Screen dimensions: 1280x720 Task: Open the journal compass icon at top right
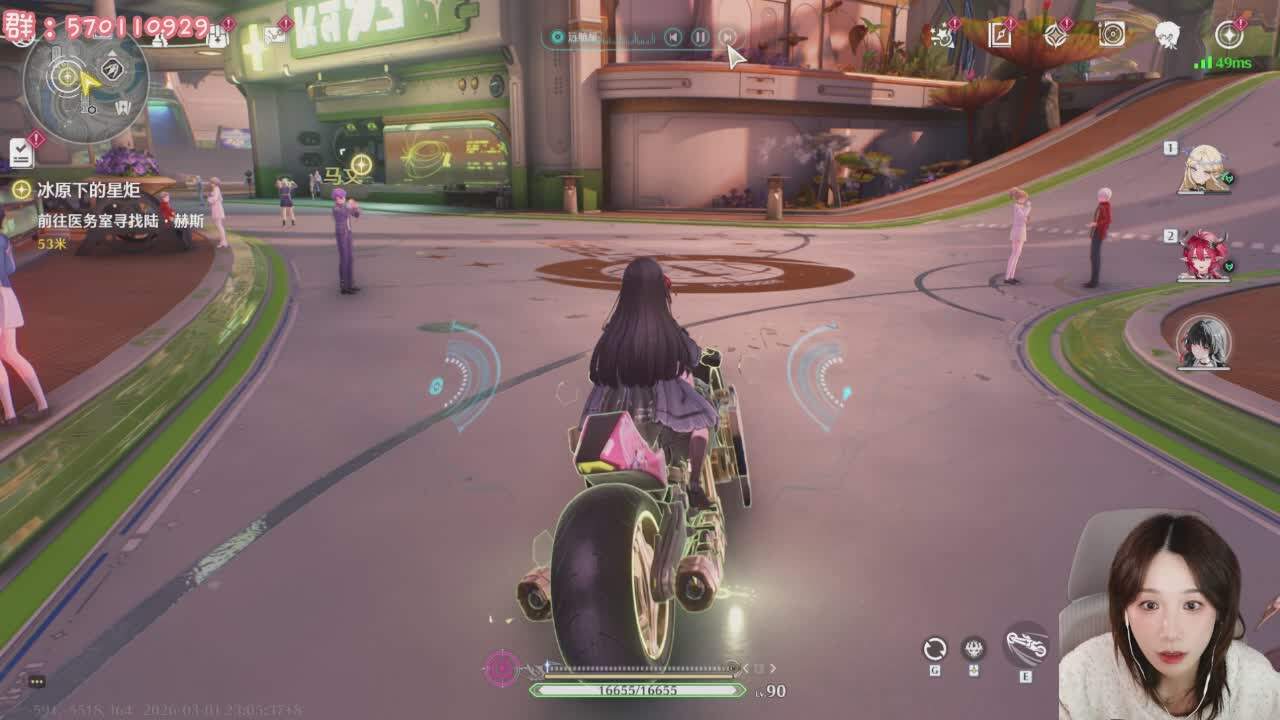pyautogui.click(x=998, y=33)
